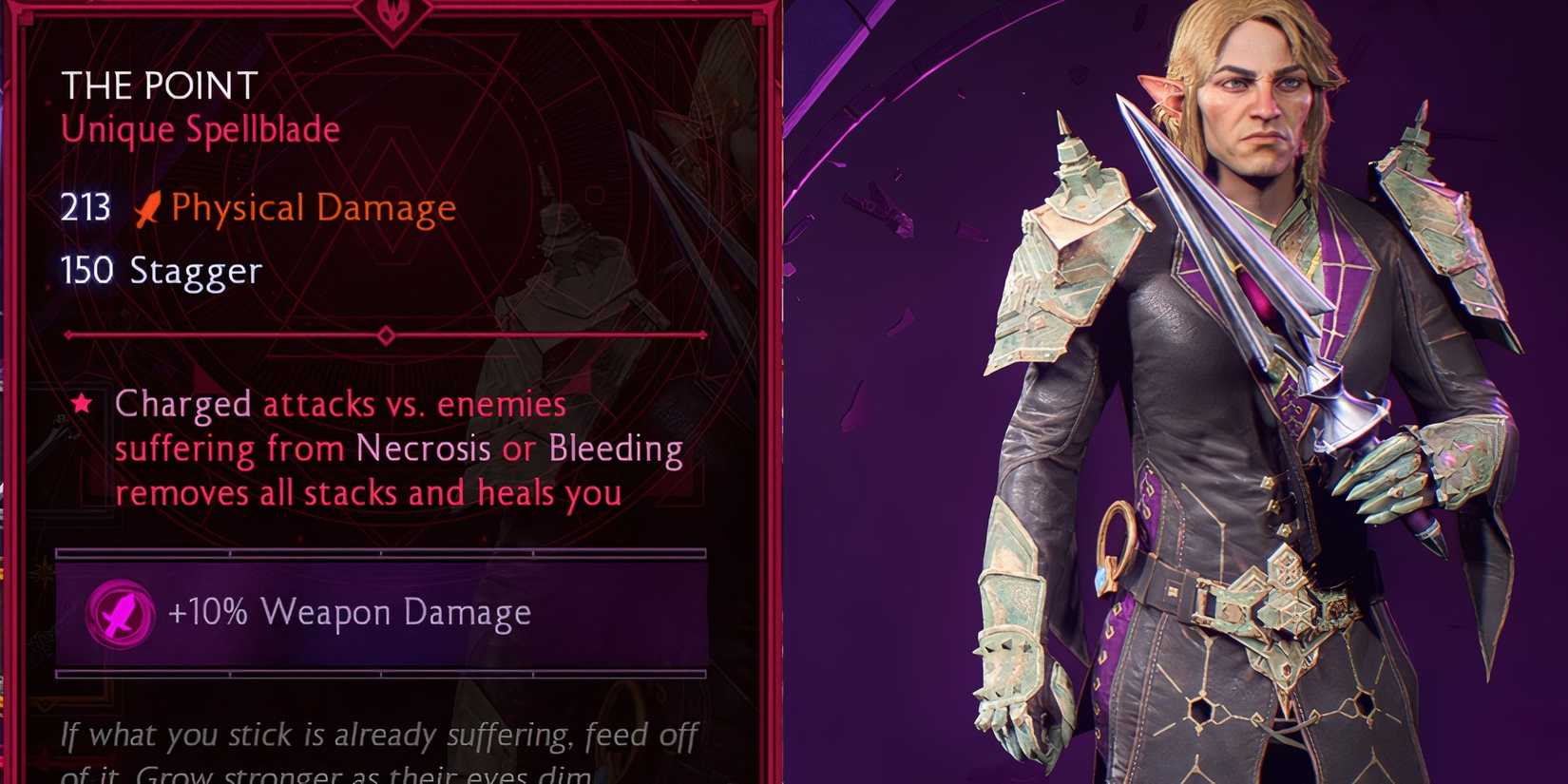The width and height of the screenshot is (1568, 784).
Task: Collapse the 150 Stagger stat row
Action: (162, 272)
